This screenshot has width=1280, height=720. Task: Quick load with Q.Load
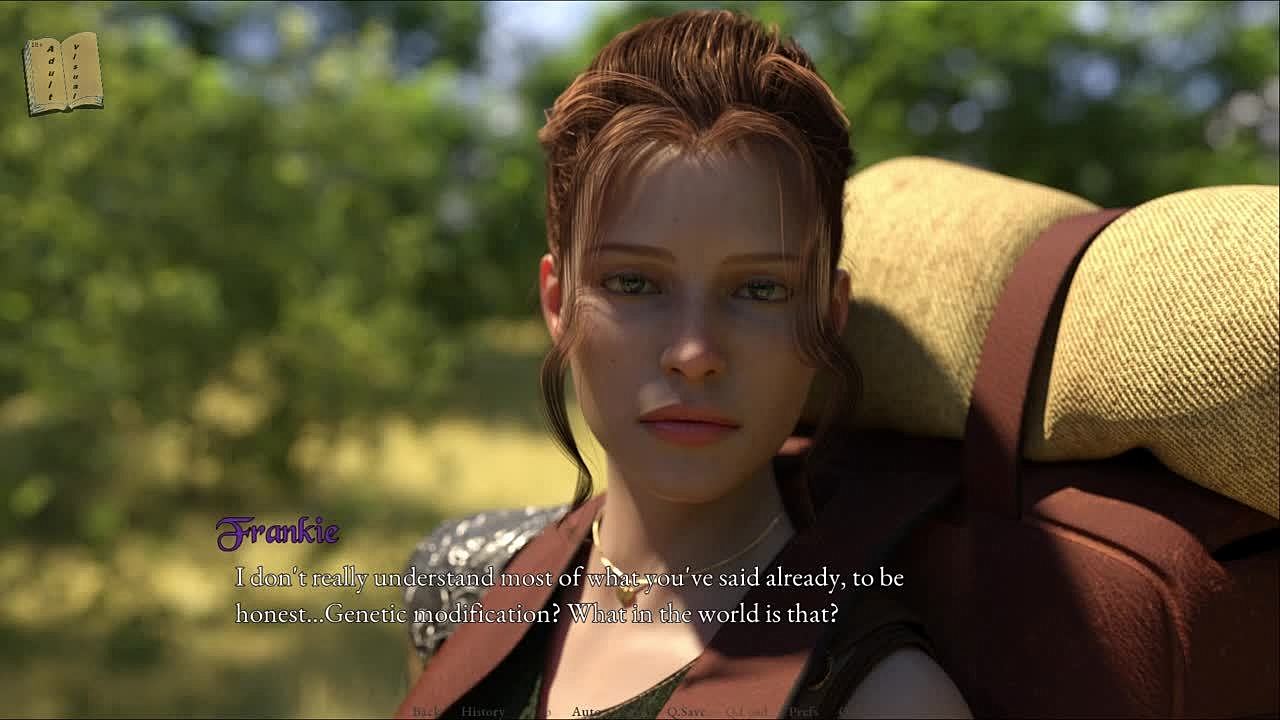746,711
